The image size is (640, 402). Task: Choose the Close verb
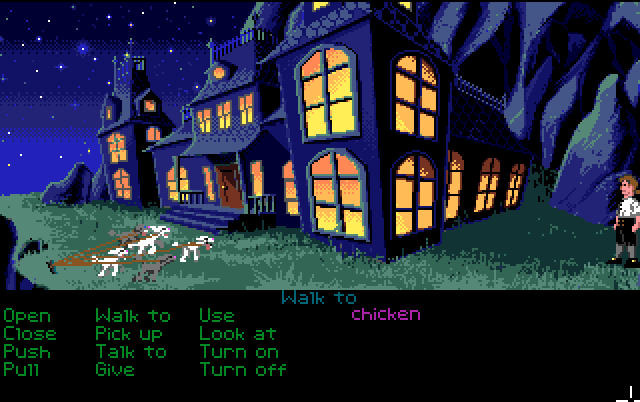click(30, 334)
